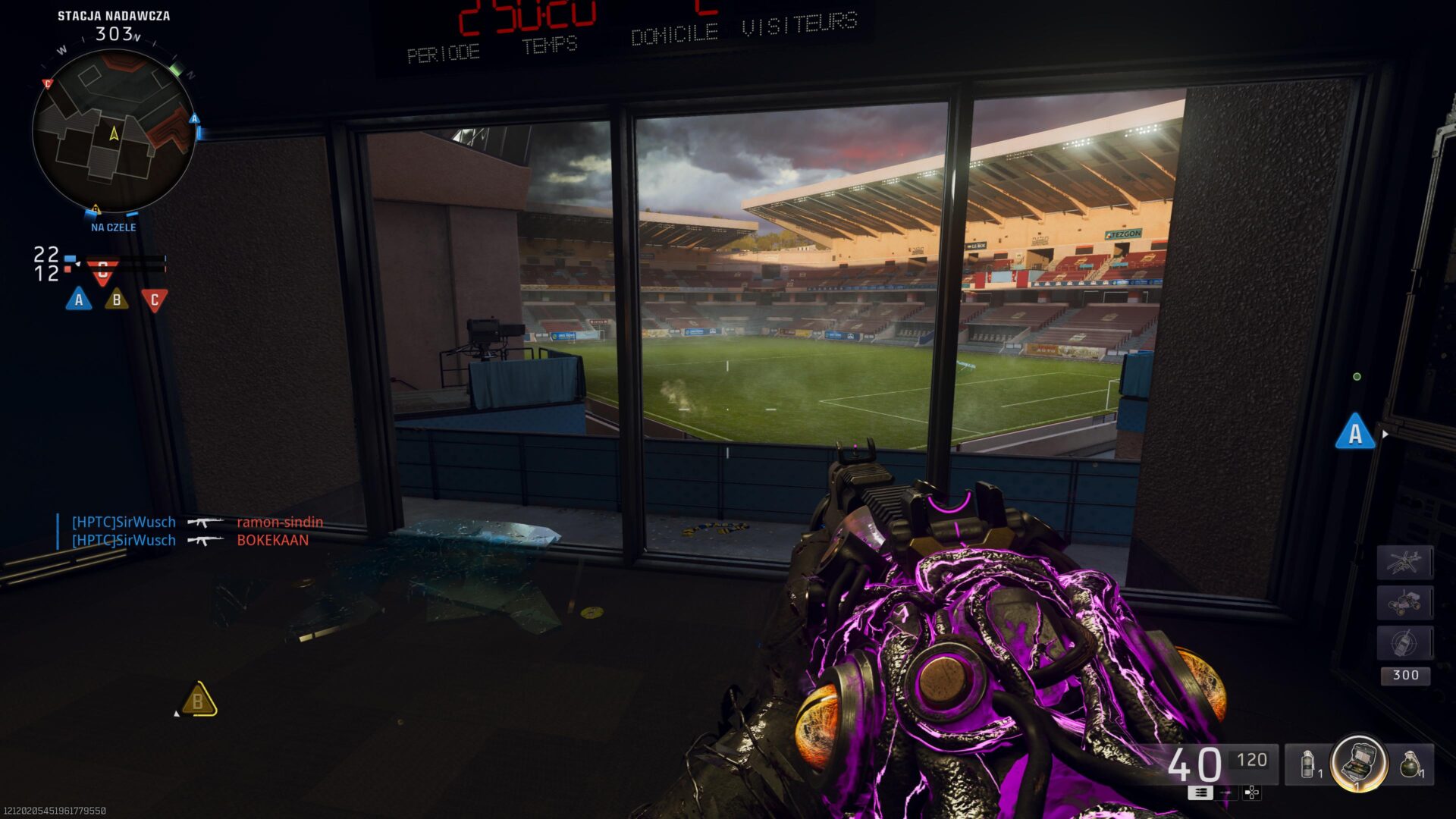Click the assault rifle icon in the killfeed
Image resolution: width=1456 pixels, height=819 pixels.
[x=205, y=522]
